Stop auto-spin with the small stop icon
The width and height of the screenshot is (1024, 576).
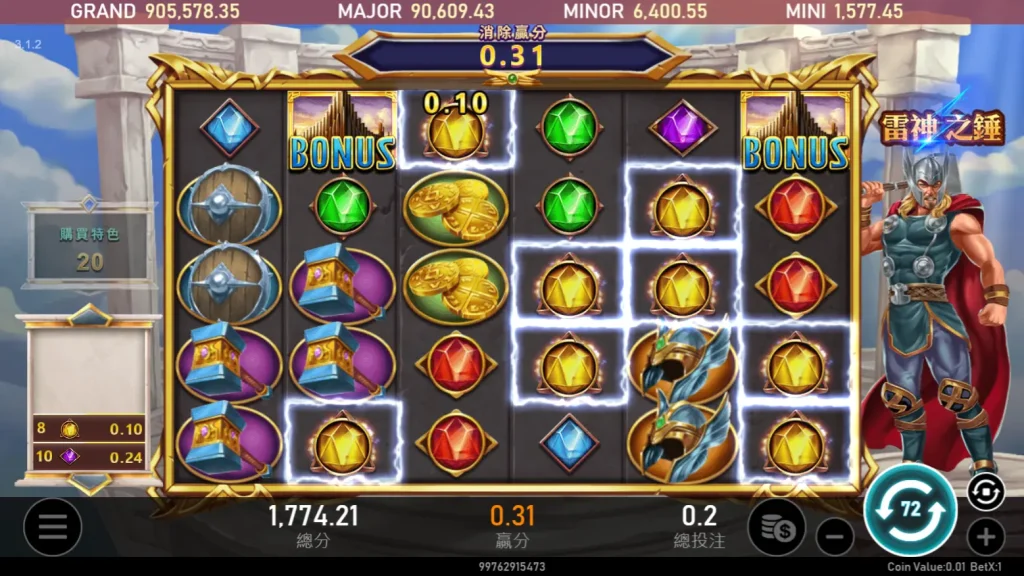point(985,491)
